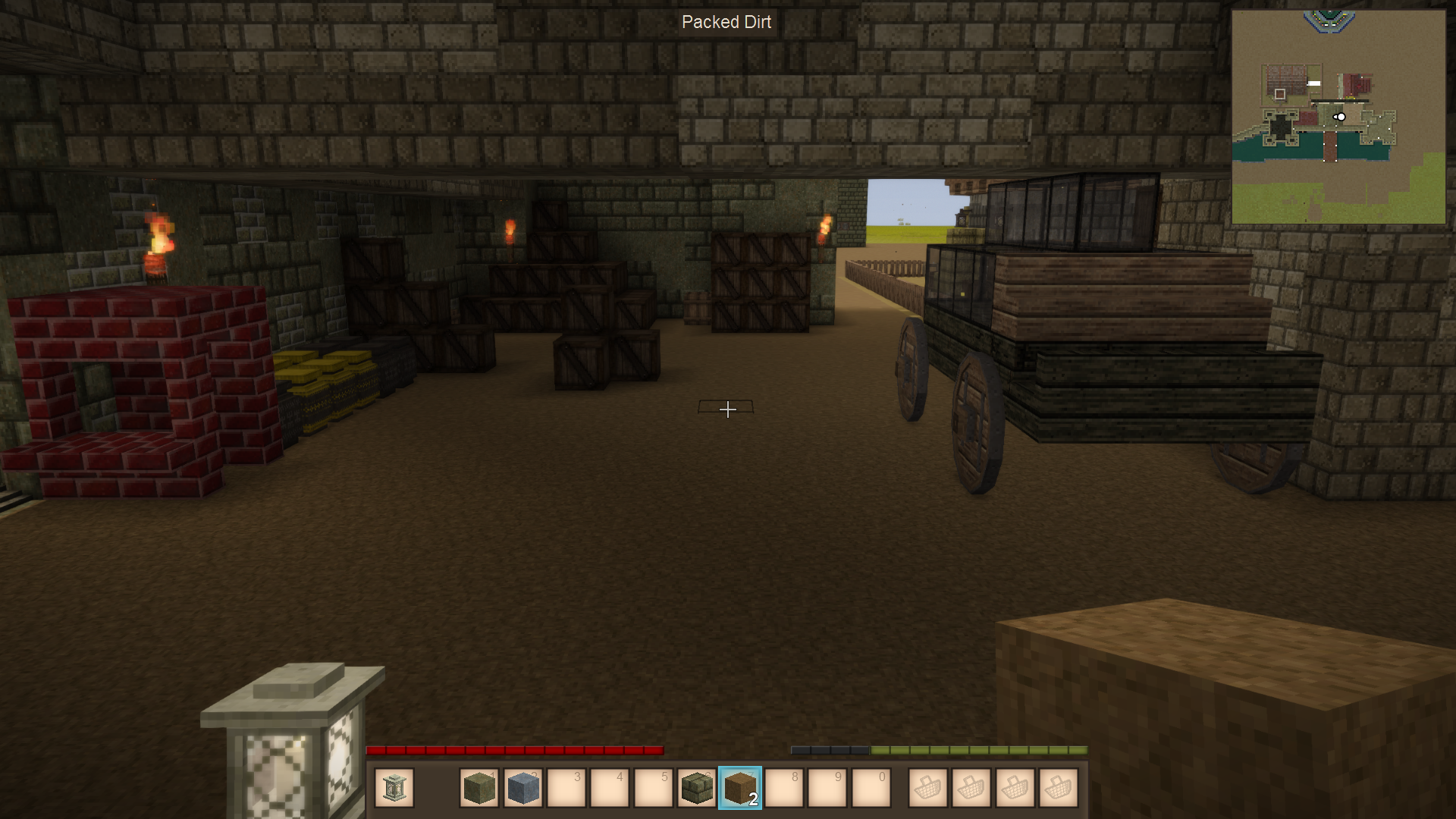Select the mossy green stone block slot
This screenshot has width=1456, height=819.
click(x=479, y=788)
